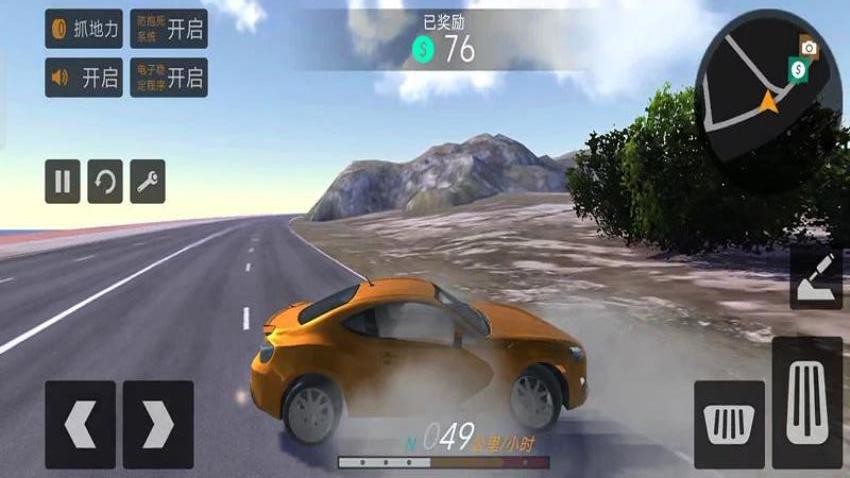Steer left with the left arrow
The width and height of the screenshot is (850, 478).
tap(80, 425)
